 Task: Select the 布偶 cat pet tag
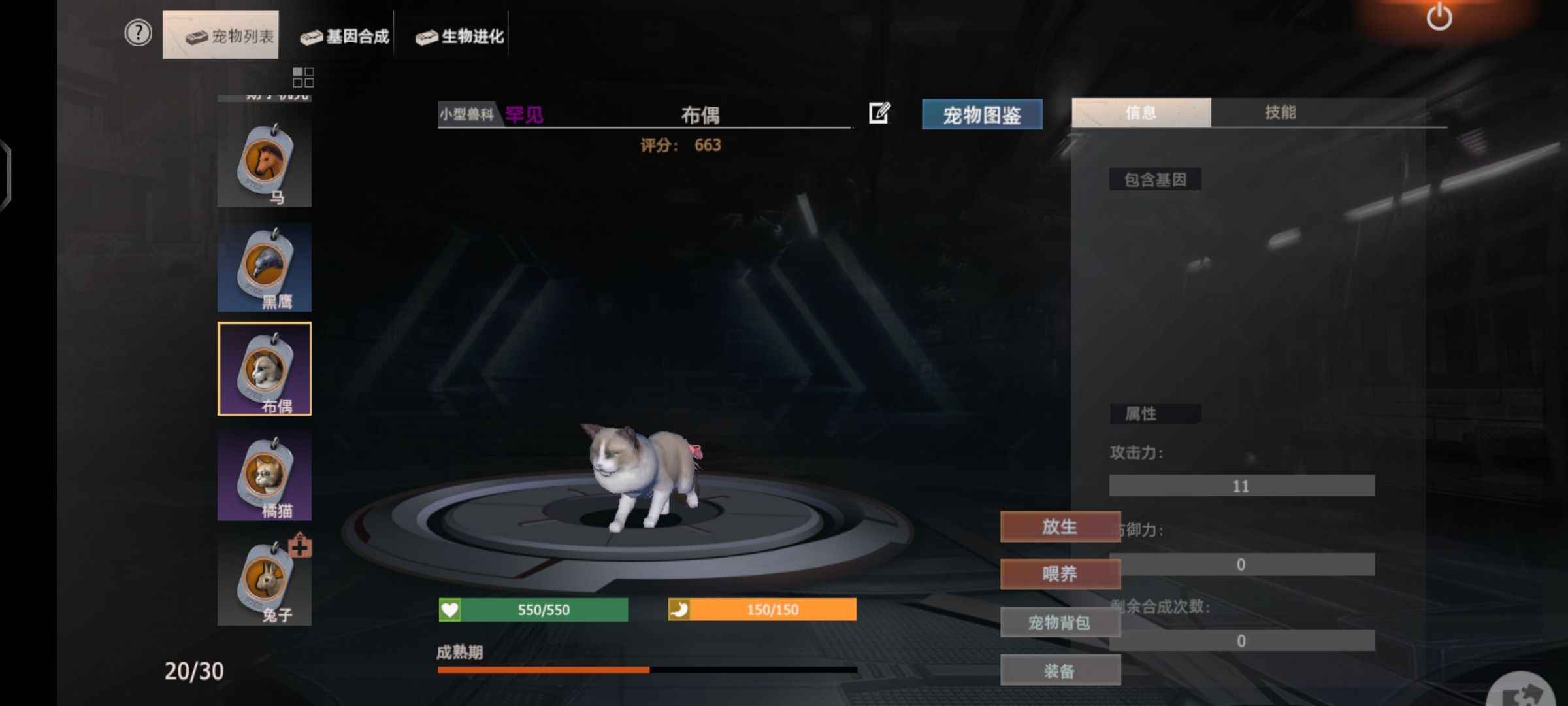(265, 369)
